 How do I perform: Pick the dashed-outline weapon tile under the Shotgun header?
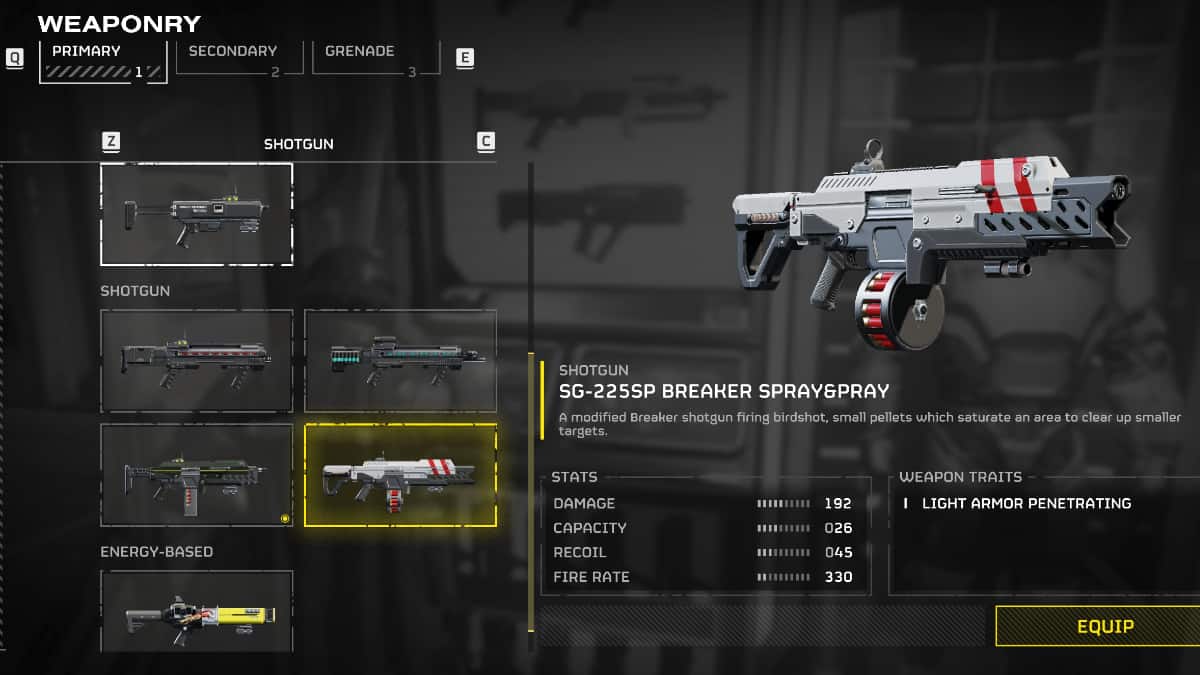coord(197,214)
